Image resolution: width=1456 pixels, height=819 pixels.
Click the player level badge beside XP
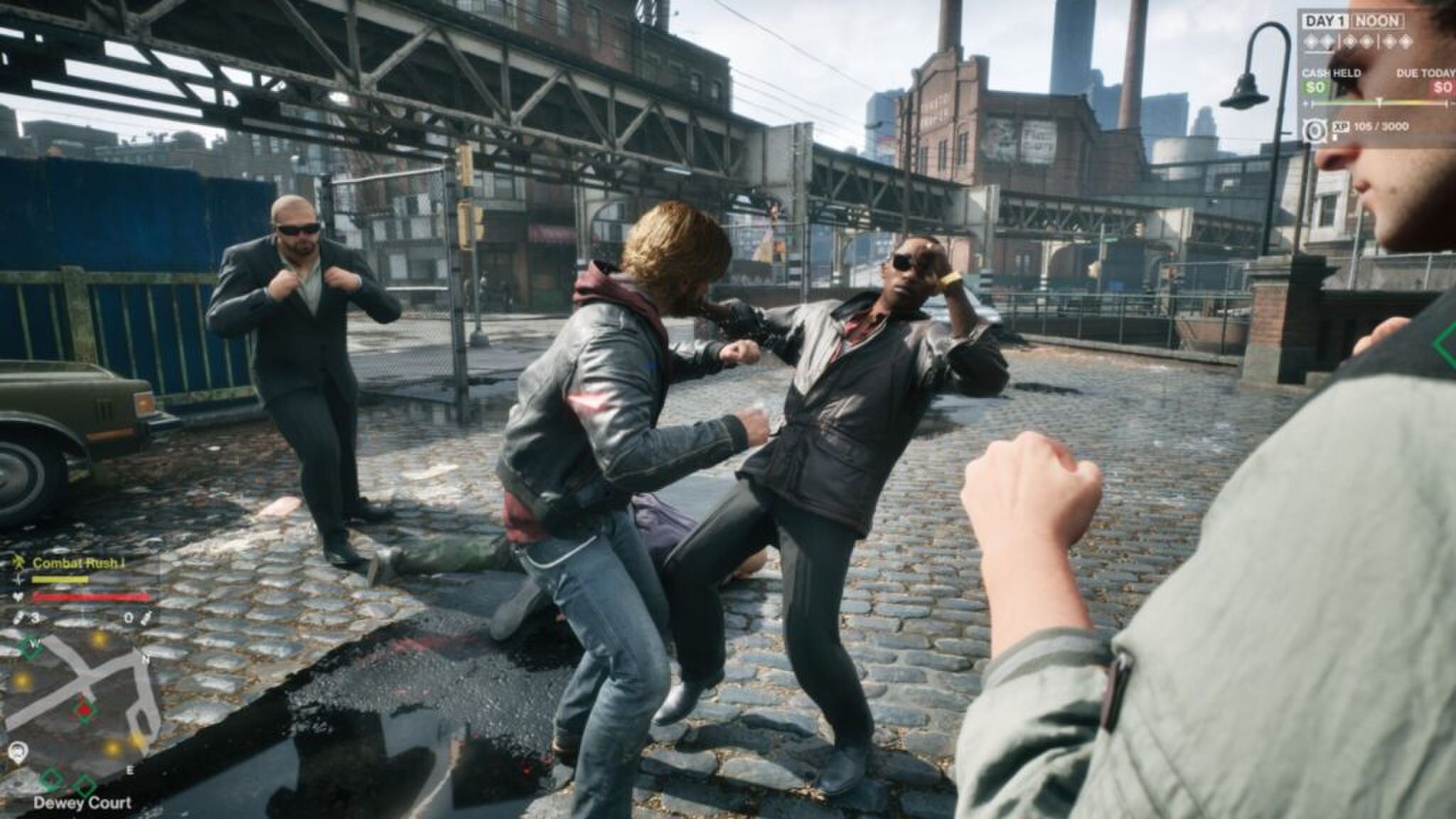(1314, 129)
